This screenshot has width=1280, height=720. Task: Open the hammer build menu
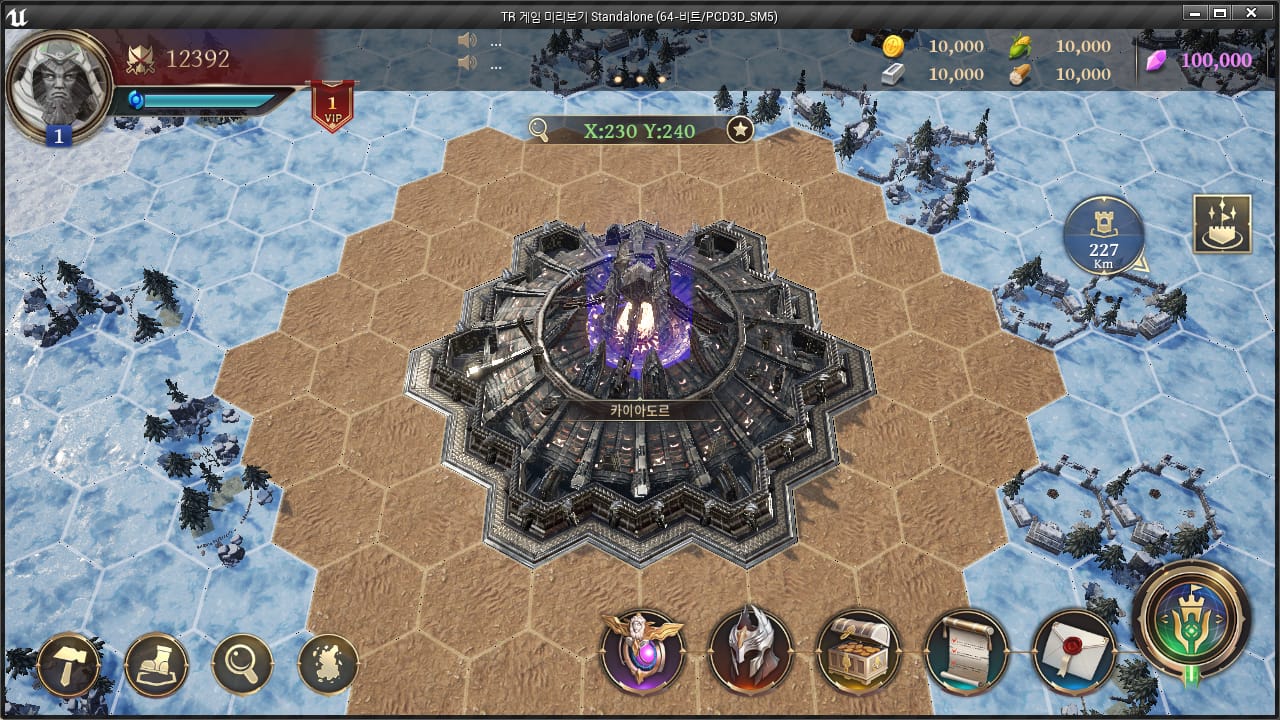(68, 664)
